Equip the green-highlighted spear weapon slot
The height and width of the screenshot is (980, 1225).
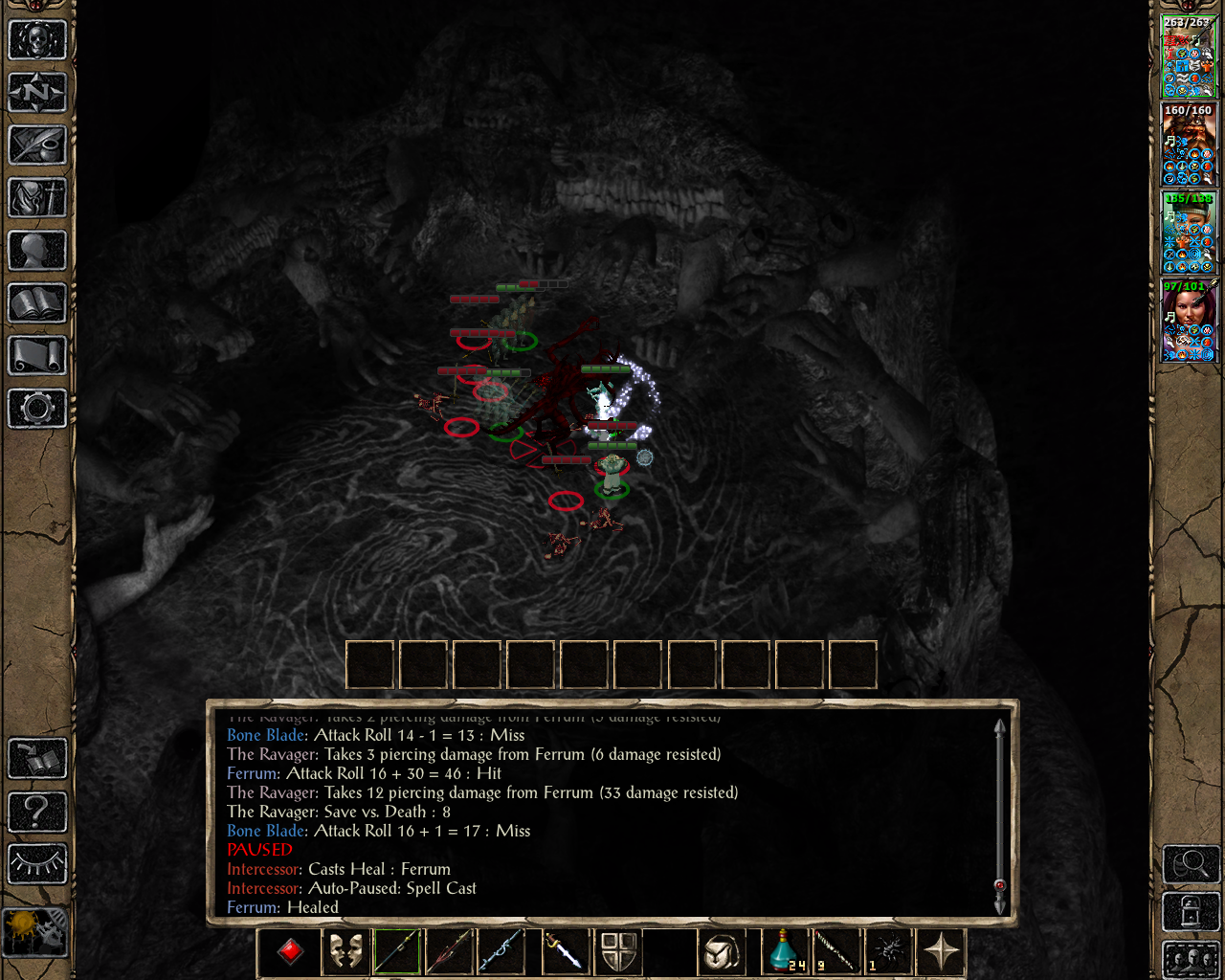point(397,951)
